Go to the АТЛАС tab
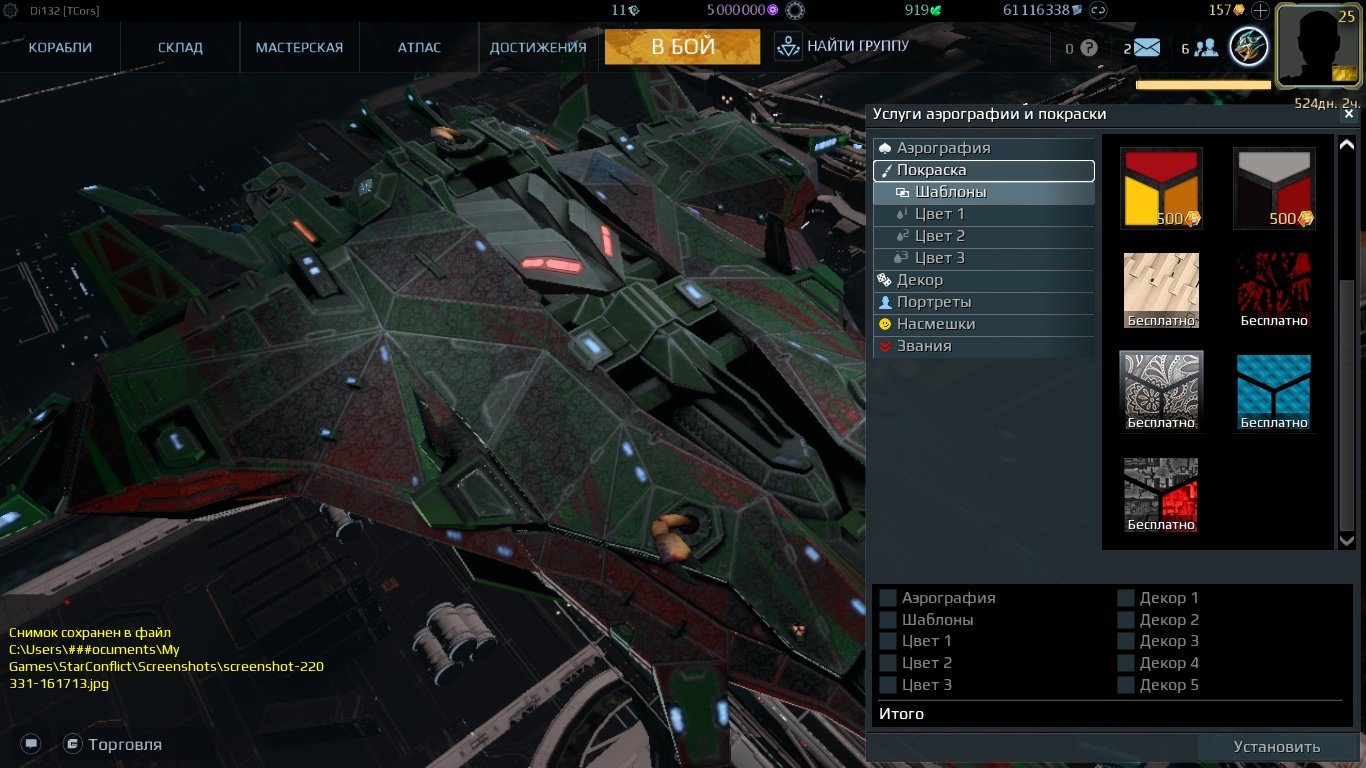The width and height of the screenshot is (1366, 768). [419, 47]
